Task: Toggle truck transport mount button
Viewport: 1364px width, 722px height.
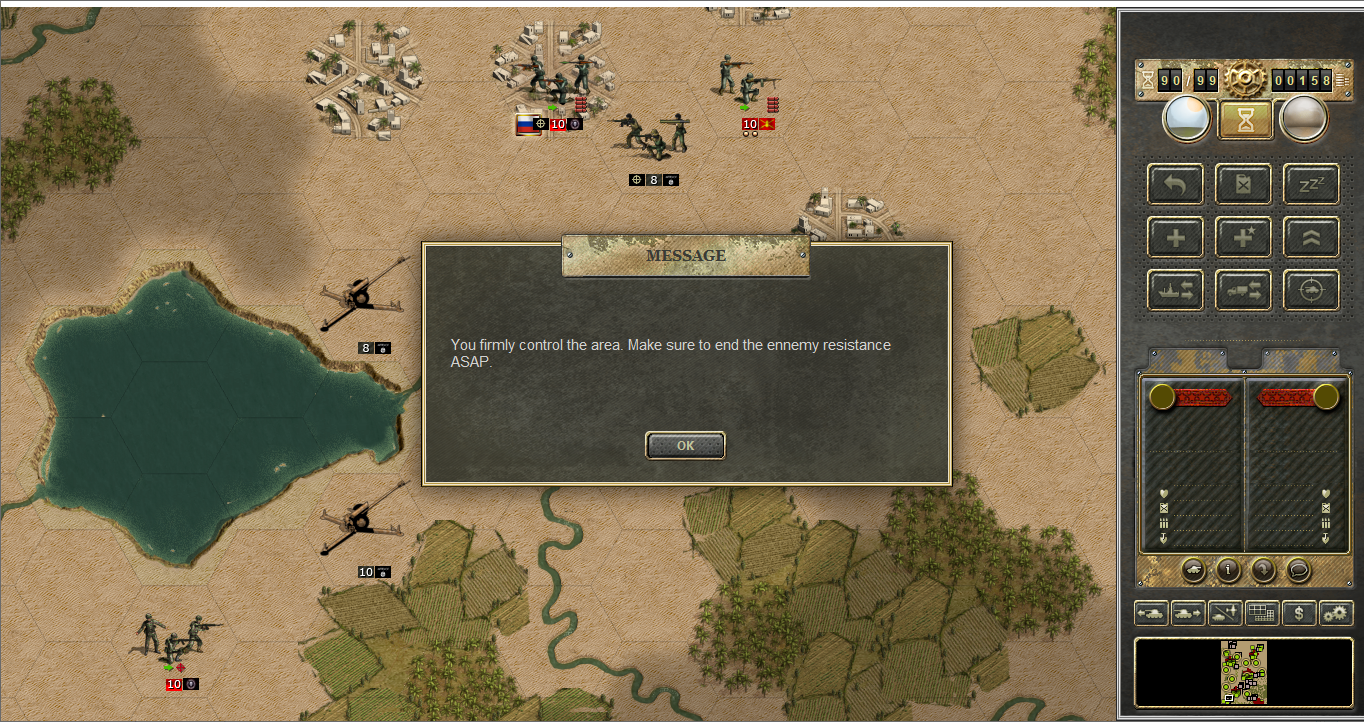Action: point(1243,290)
